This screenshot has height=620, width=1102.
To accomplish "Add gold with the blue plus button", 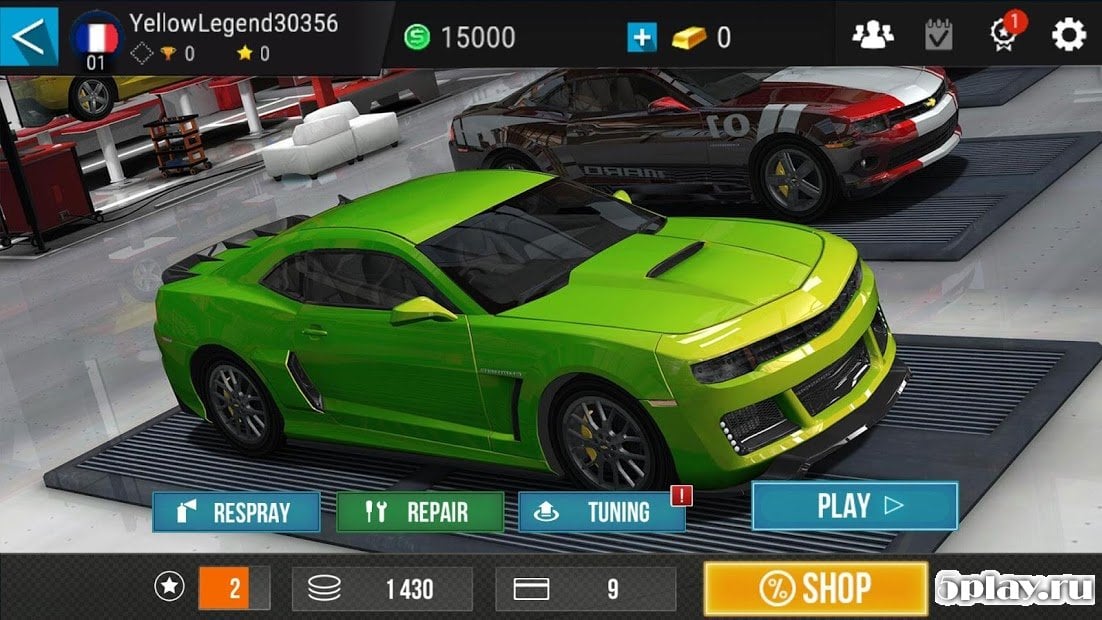I will pos(641,38).
